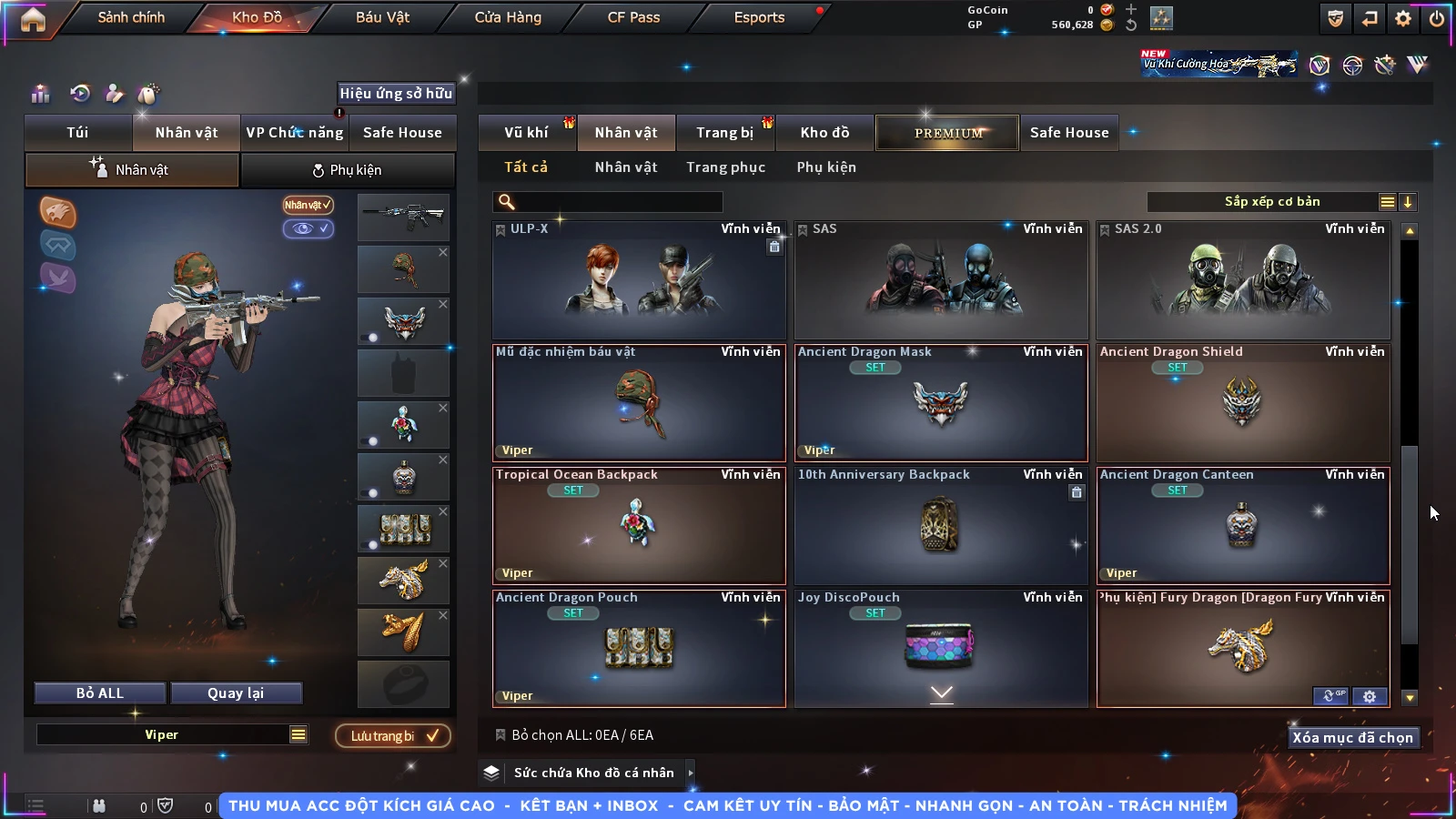Filter items by Trang phục

point(725,167)
